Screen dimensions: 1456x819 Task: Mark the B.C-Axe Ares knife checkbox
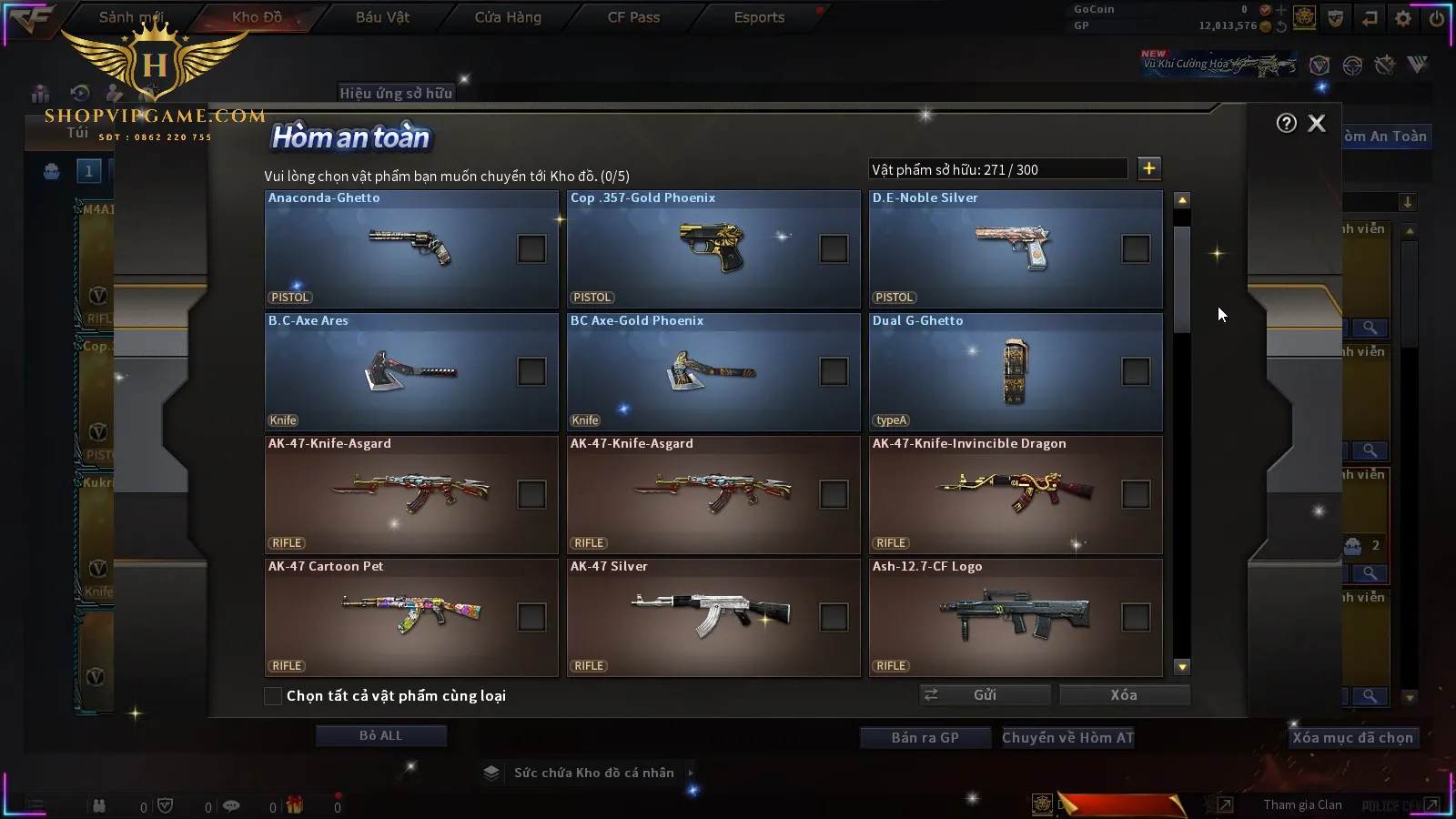[x=531, y=371]
